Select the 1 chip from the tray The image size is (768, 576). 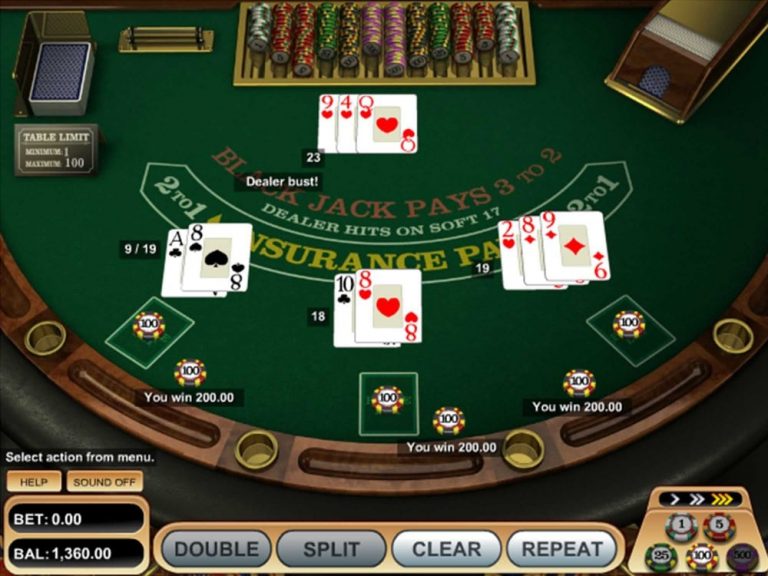[x=681, y=525]
